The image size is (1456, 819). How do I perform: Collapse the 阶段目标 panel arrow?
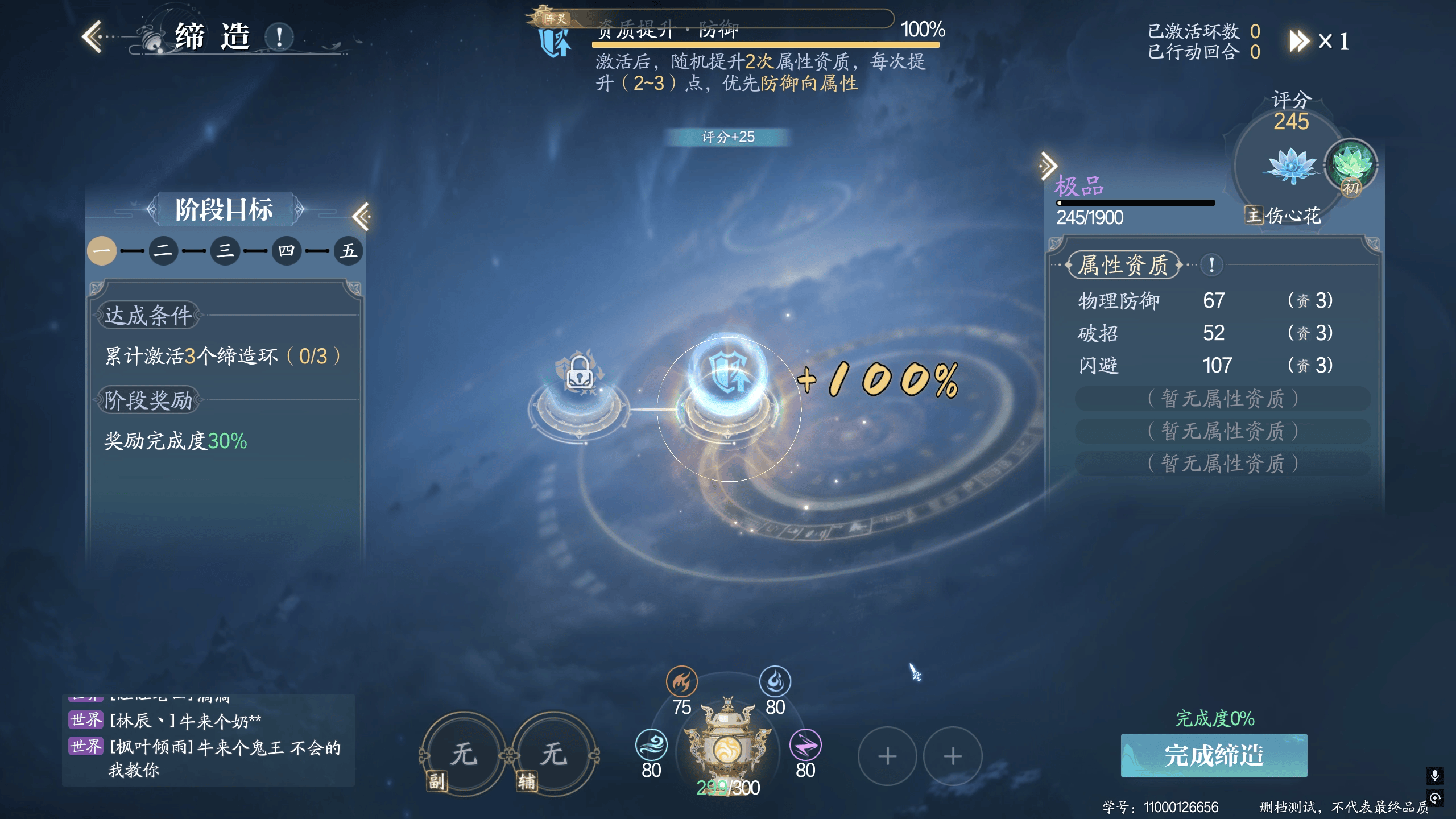(x=361, y=216)
